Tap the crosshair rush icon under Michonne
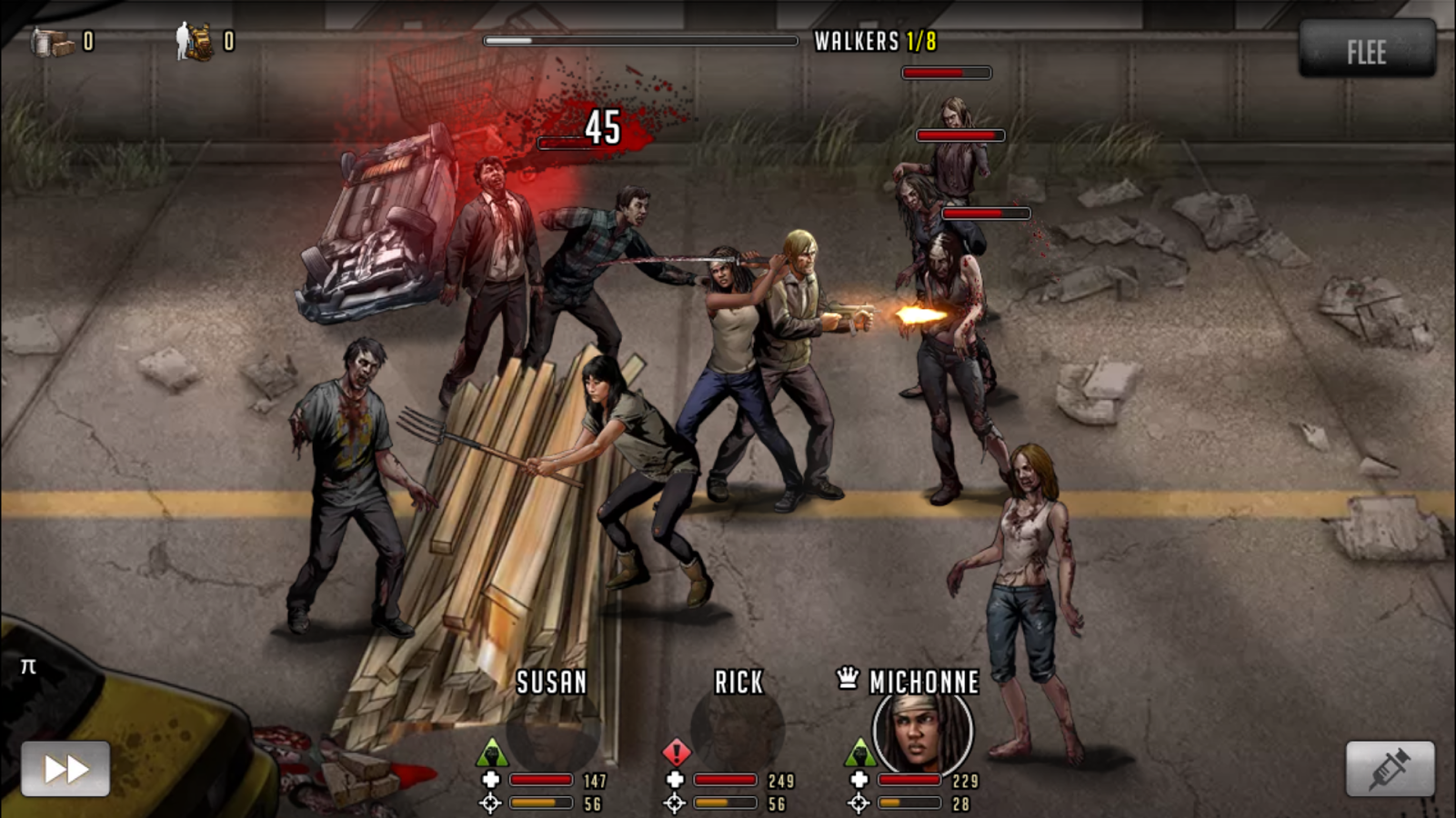The height and width of the screenshot is (818, 1456). (x=859, y=803)
